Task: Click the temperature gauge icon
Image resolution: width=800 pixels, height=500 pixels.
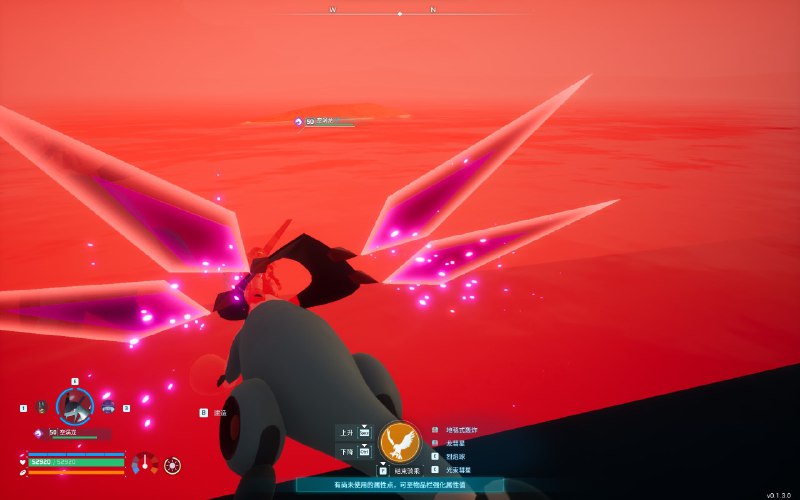Action: [x=146, y=464]
